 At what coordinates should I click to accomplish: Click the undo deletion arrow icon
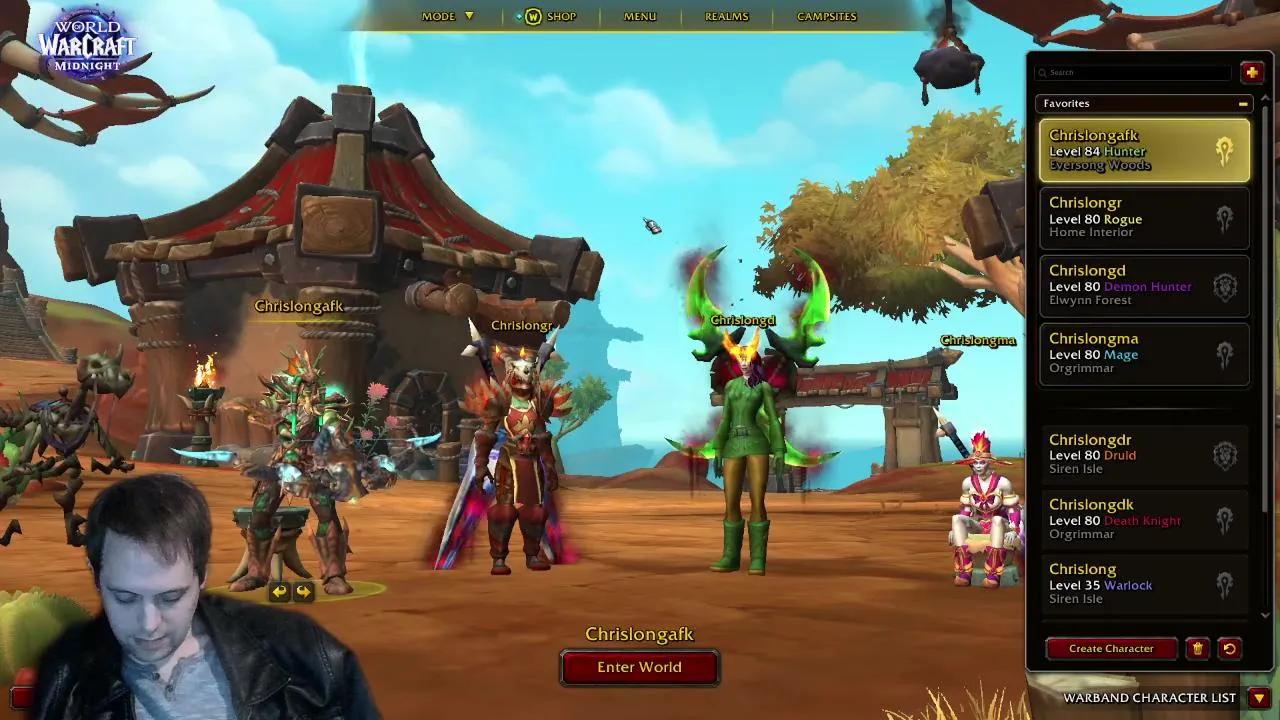point(1230,648)
